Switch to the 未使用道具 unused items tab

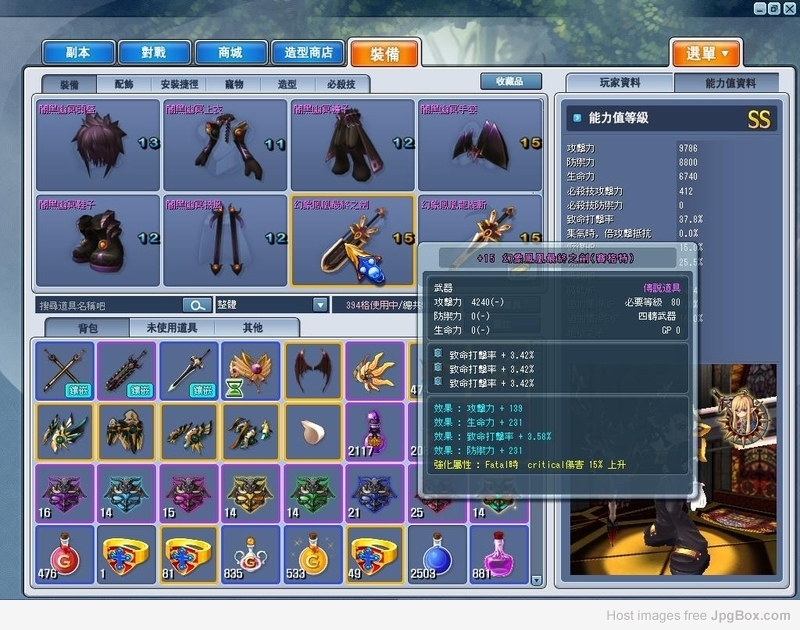[171, 328]
